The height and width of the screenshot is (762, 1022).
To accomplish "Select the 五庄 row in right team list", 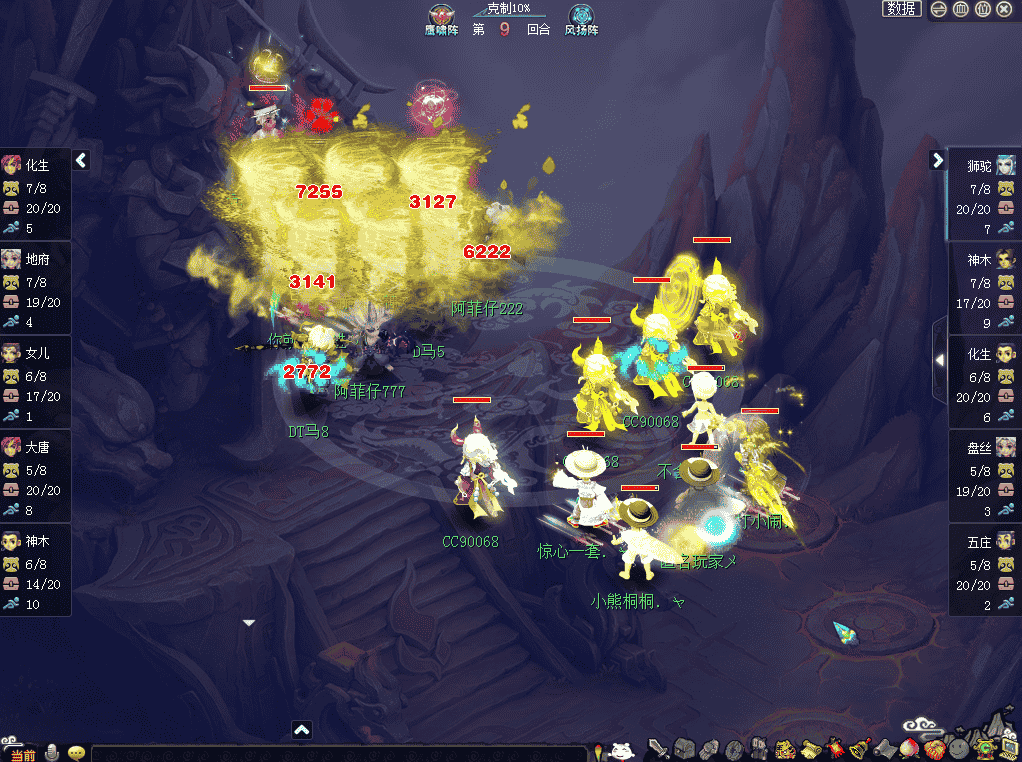I will click(x=984, y=570).
